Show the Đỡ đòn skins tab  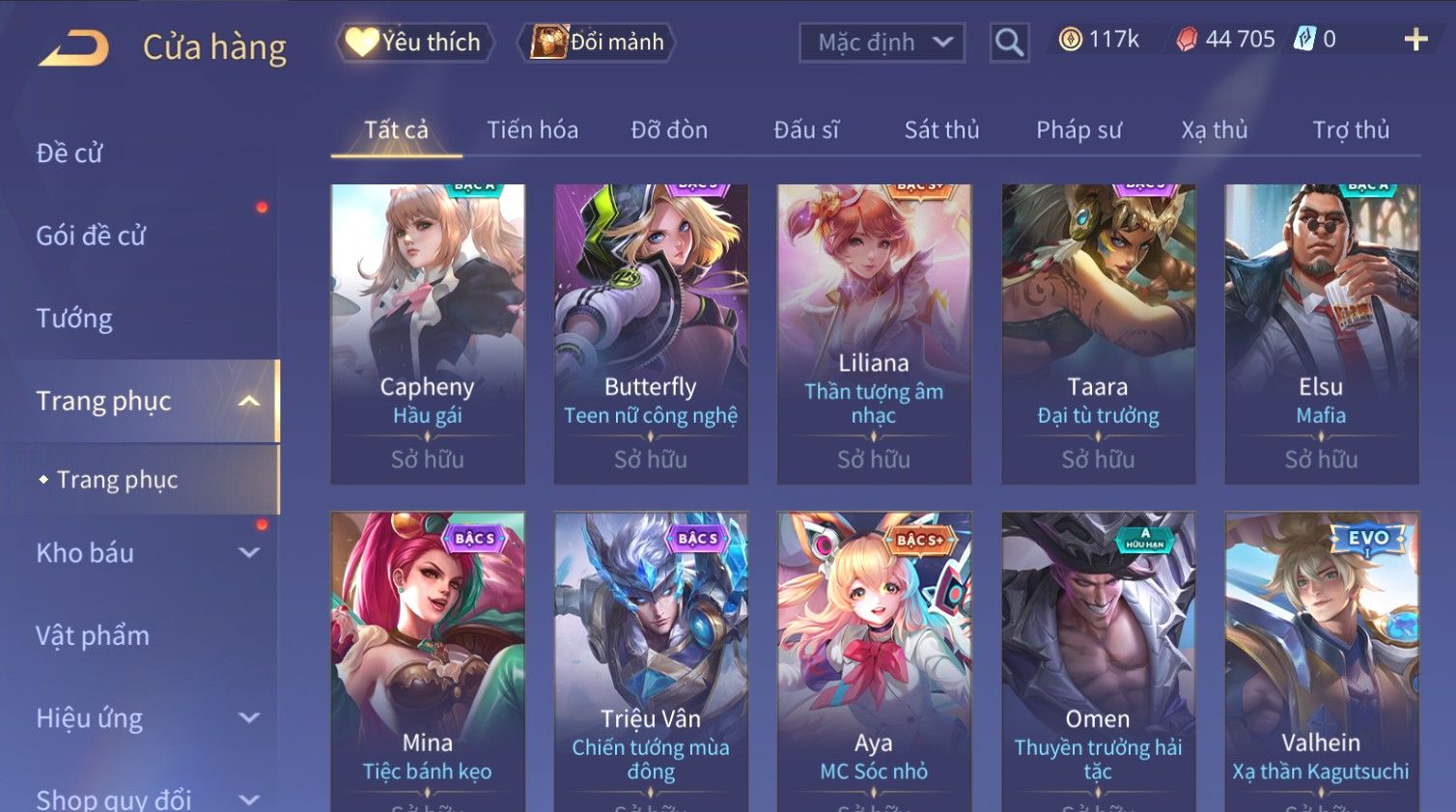click(x=669, y=130)
